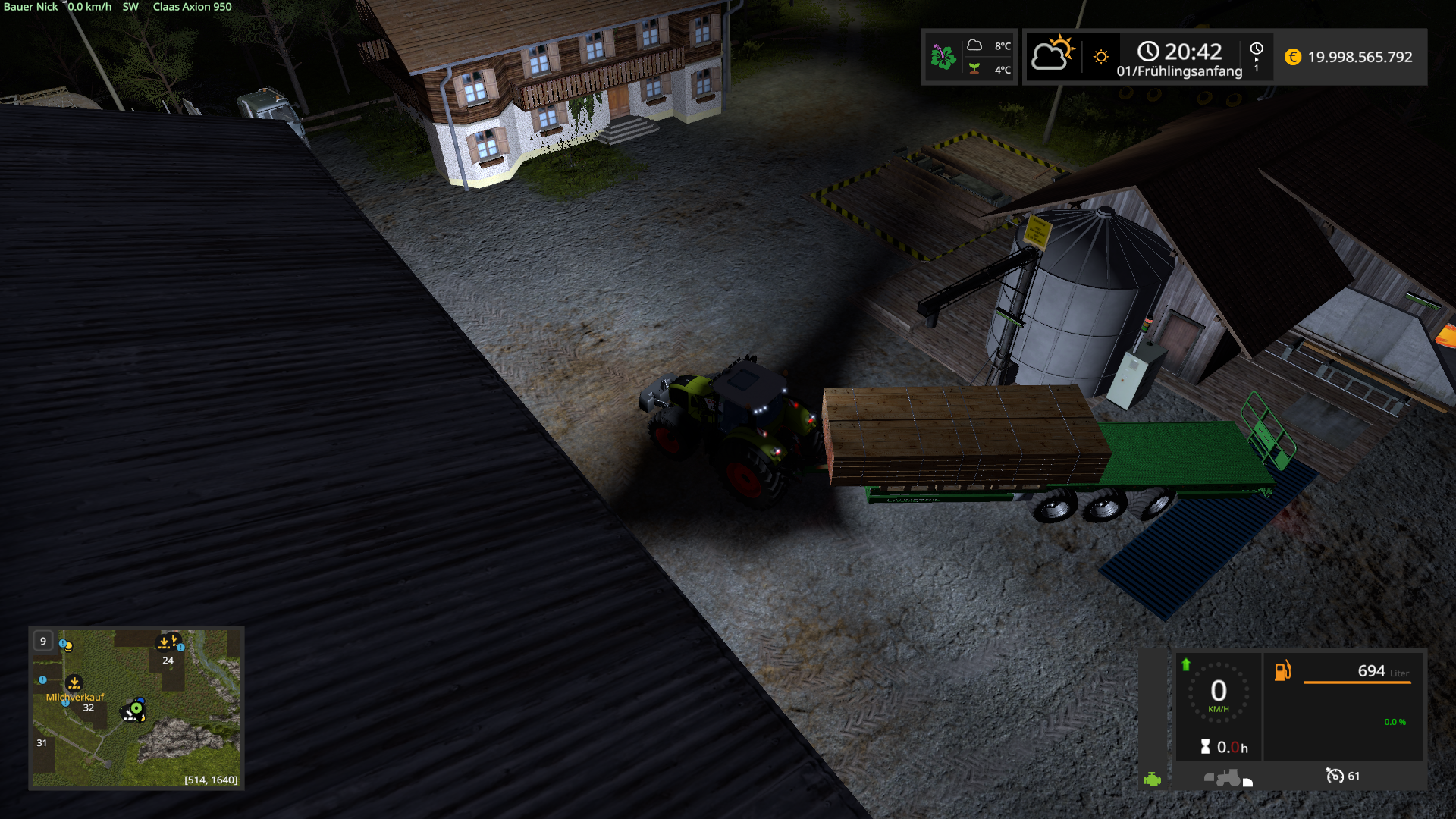This screenshot has width=1456, height=819.
Task: Select the coin stack marker on the minimap
Action: 67,646
